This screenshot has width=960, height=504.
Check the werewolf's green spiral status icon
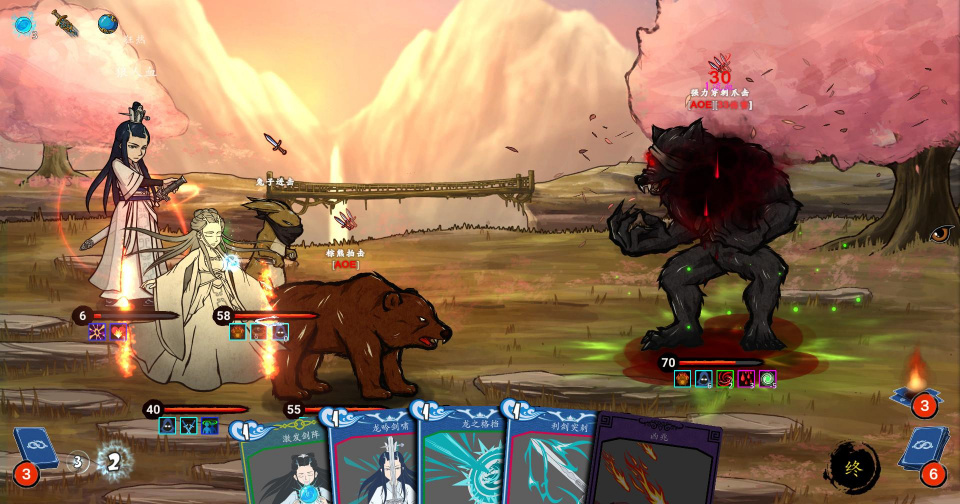click(x=767, y=378)
